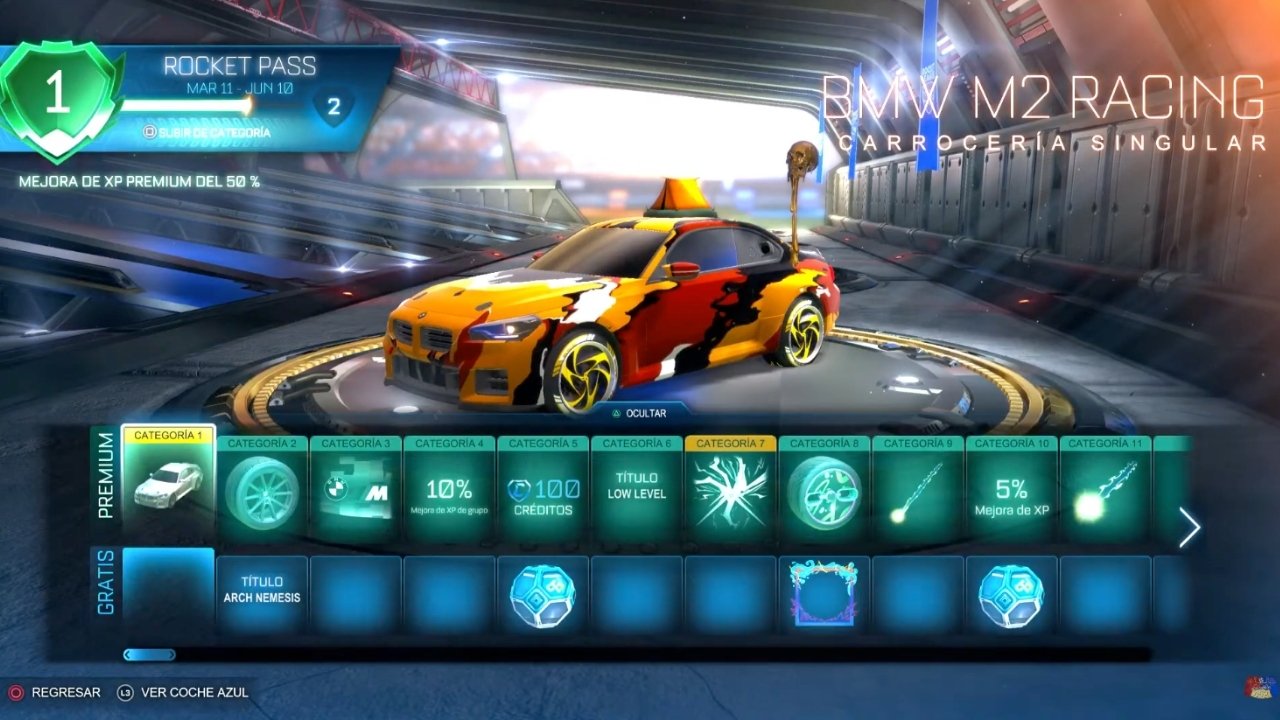Select the 10% group XP boost tile
This screenshot has height=720, width=1280.
click(449, 491)
